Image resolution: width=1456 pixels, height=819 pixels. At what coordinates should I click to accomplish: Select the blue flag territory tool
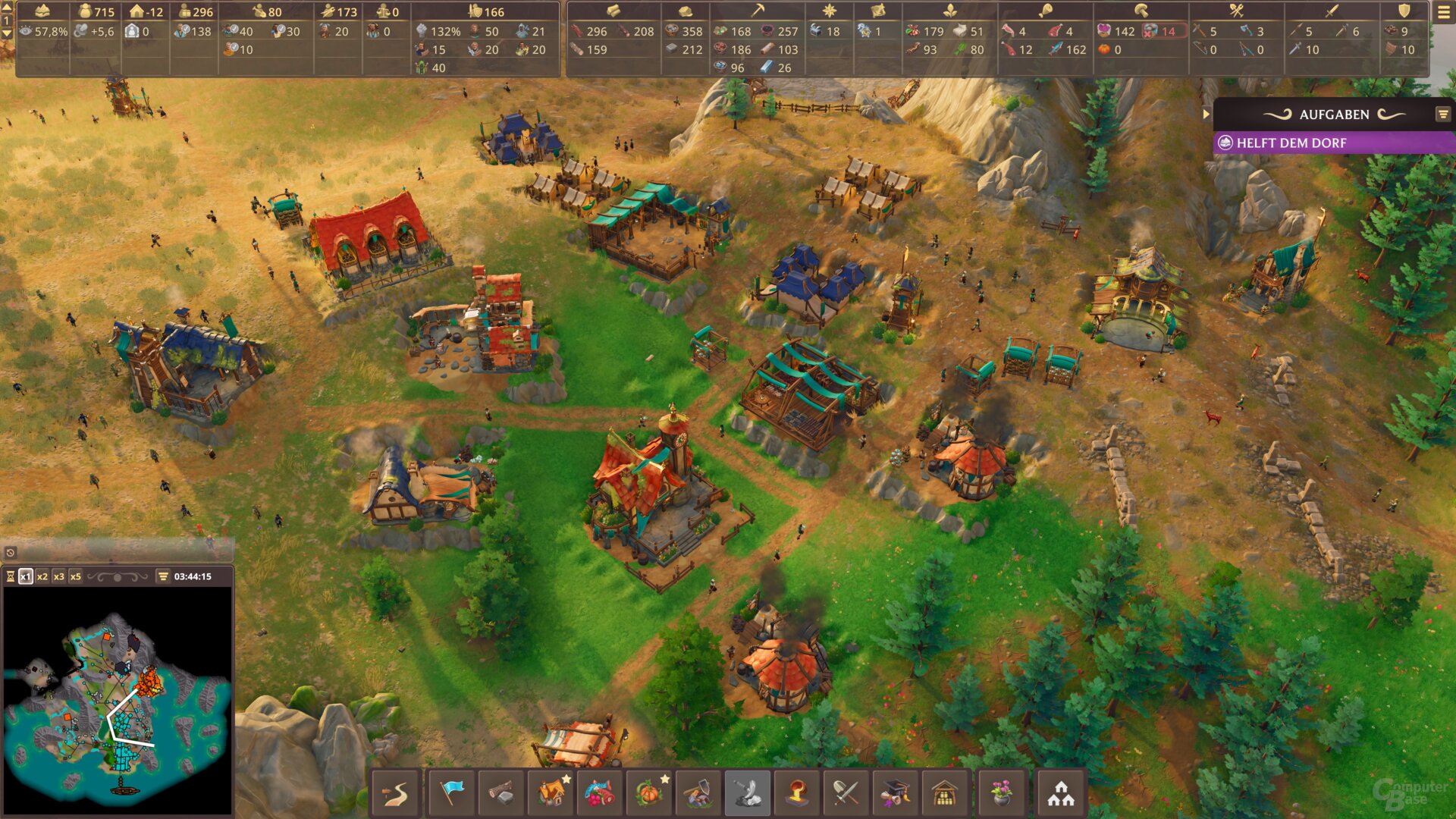pos(452,793)
